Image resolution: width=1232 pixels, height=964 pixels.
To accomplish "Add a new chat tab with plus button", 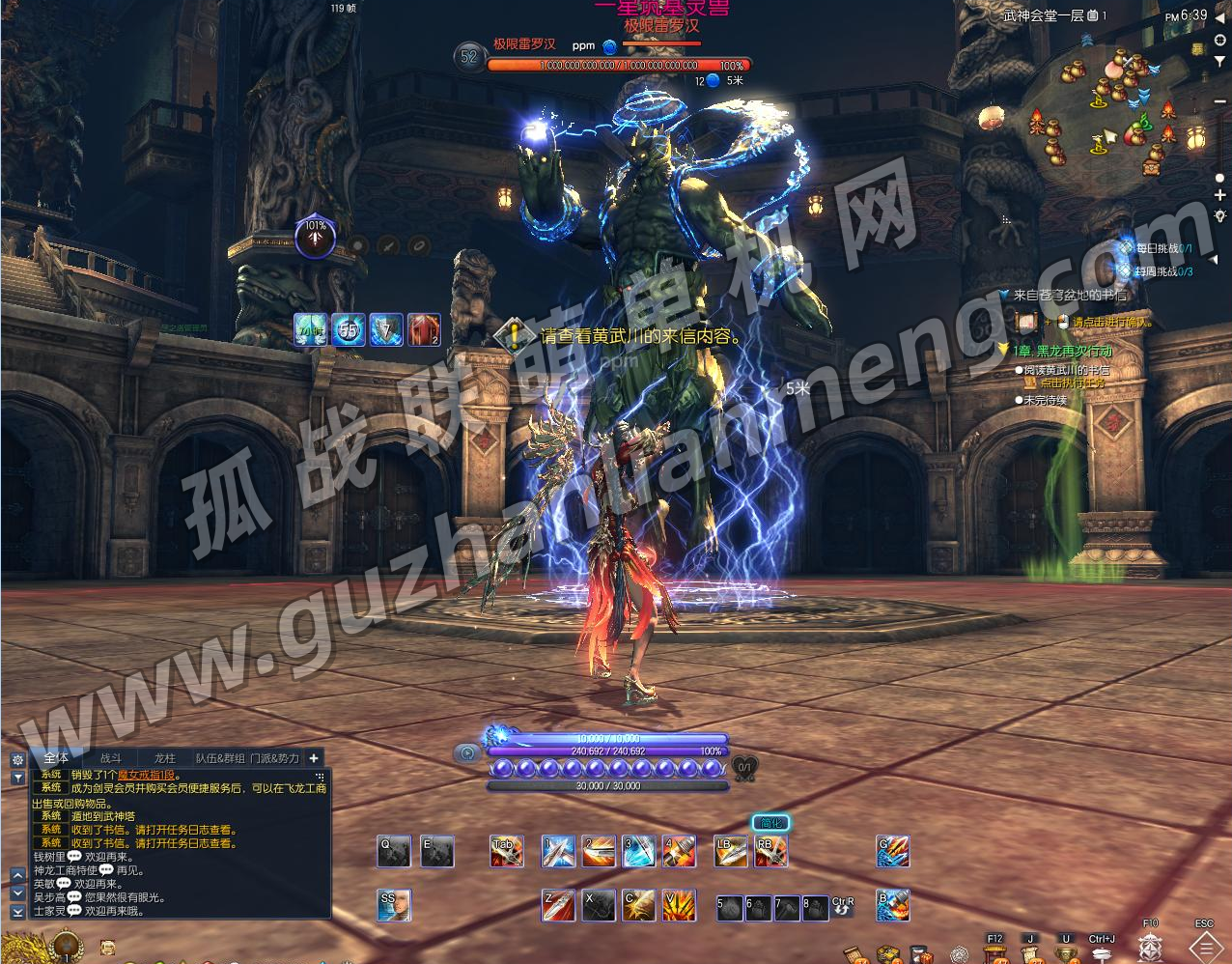I will (x=314, y=758).
